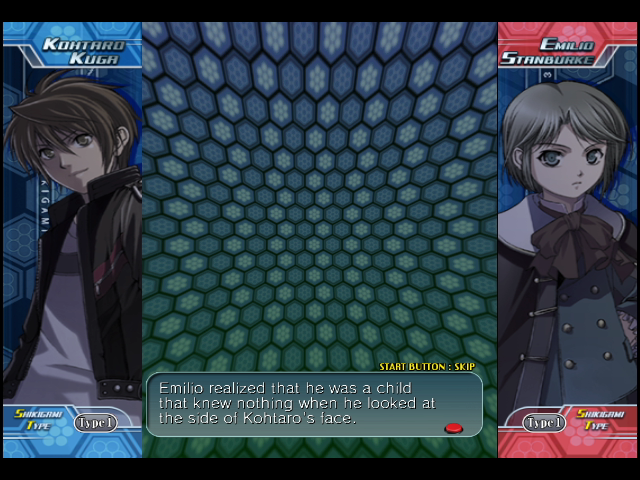Select Emilio's Type 1 shikigami badge
Image resolution: width=640 pixels, height=480 pixels.
[544, 422]
